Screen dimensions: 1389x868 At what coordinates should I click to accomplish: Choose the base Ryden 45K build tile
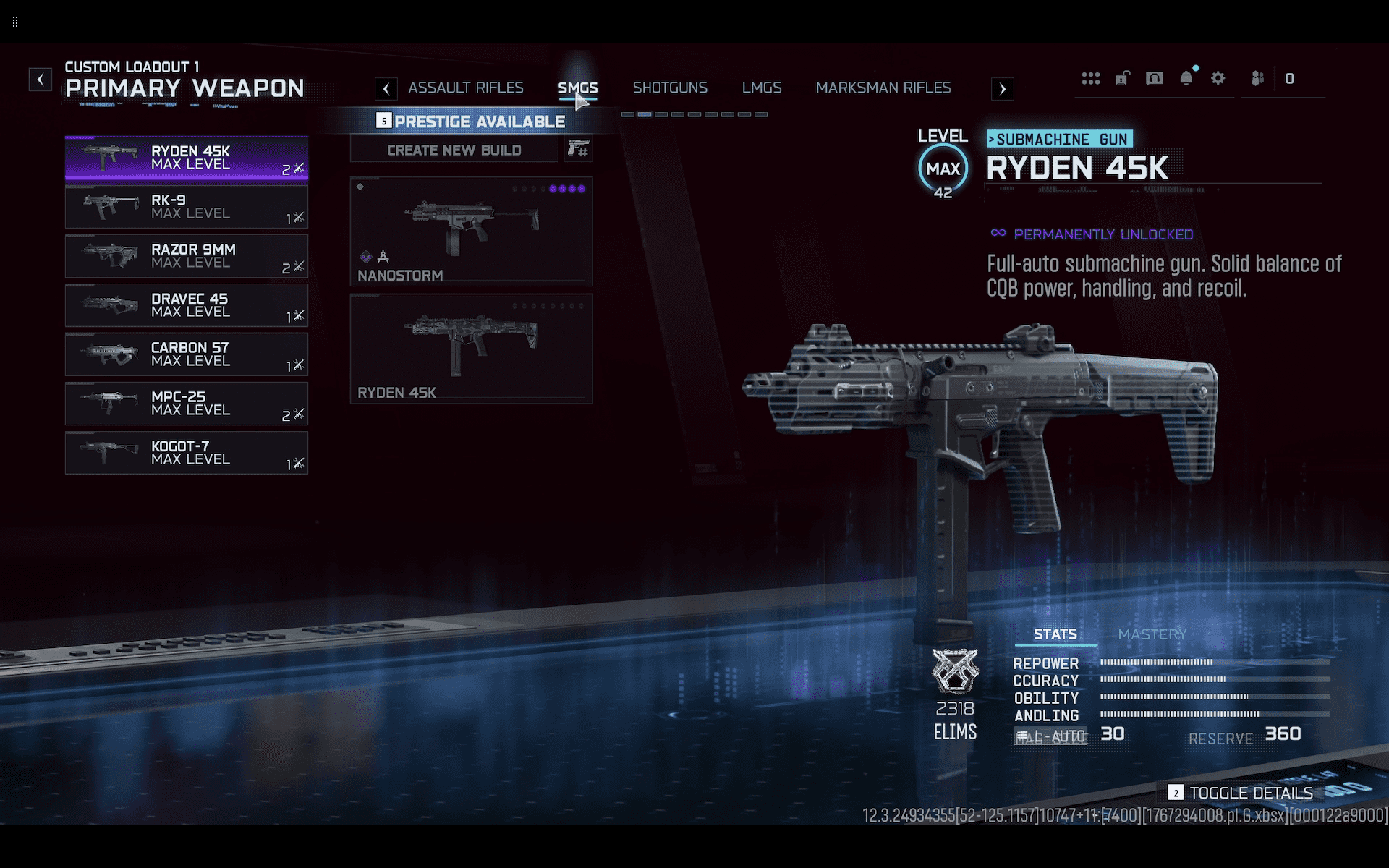point(471,349)
